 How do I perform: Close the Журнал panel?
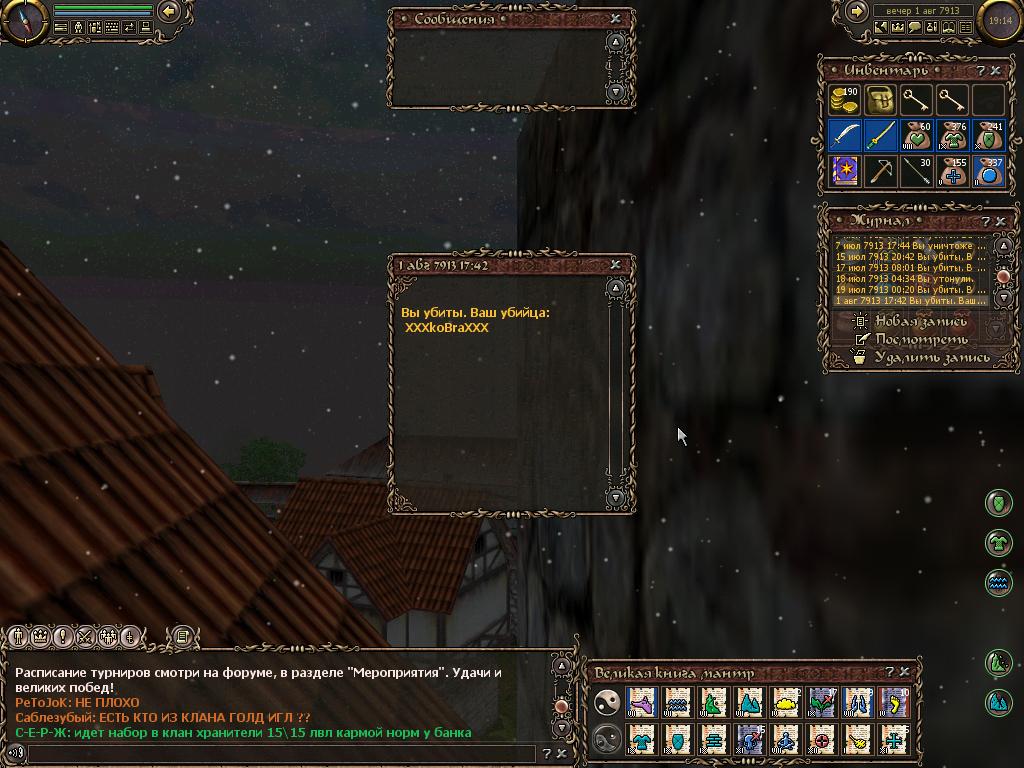[1000, 221]
